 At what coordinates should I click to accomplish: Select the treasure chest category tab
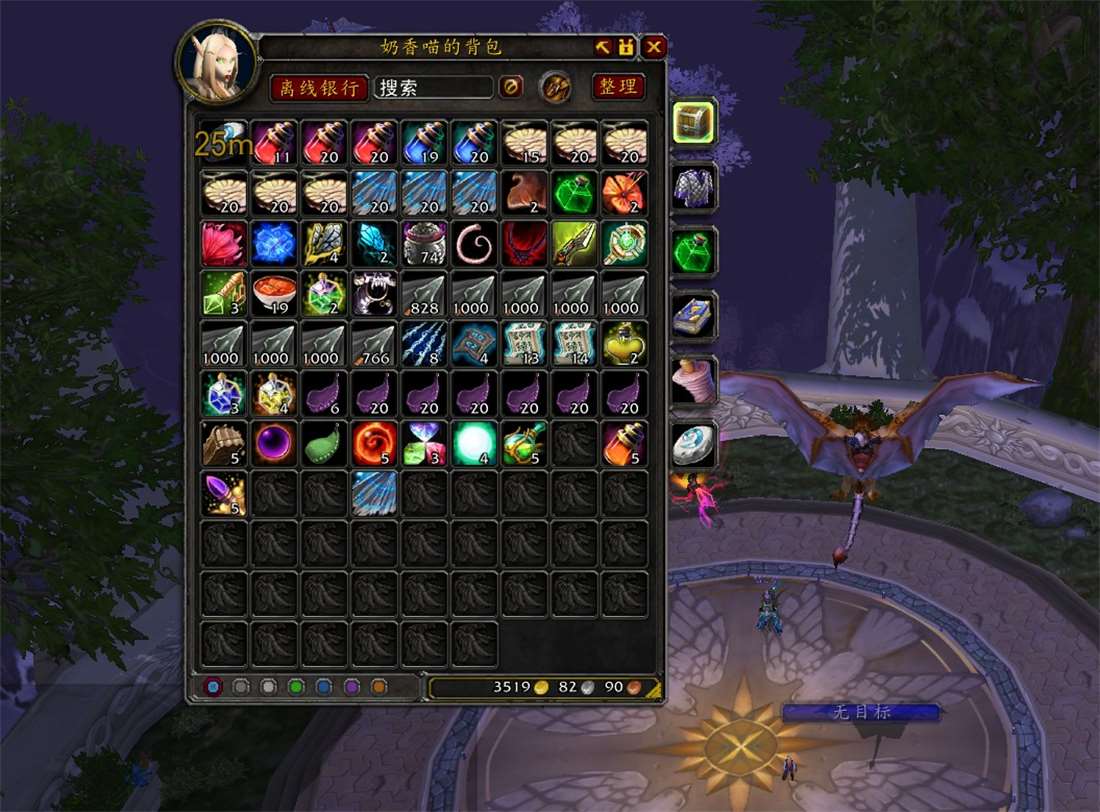tap(694, 123)
